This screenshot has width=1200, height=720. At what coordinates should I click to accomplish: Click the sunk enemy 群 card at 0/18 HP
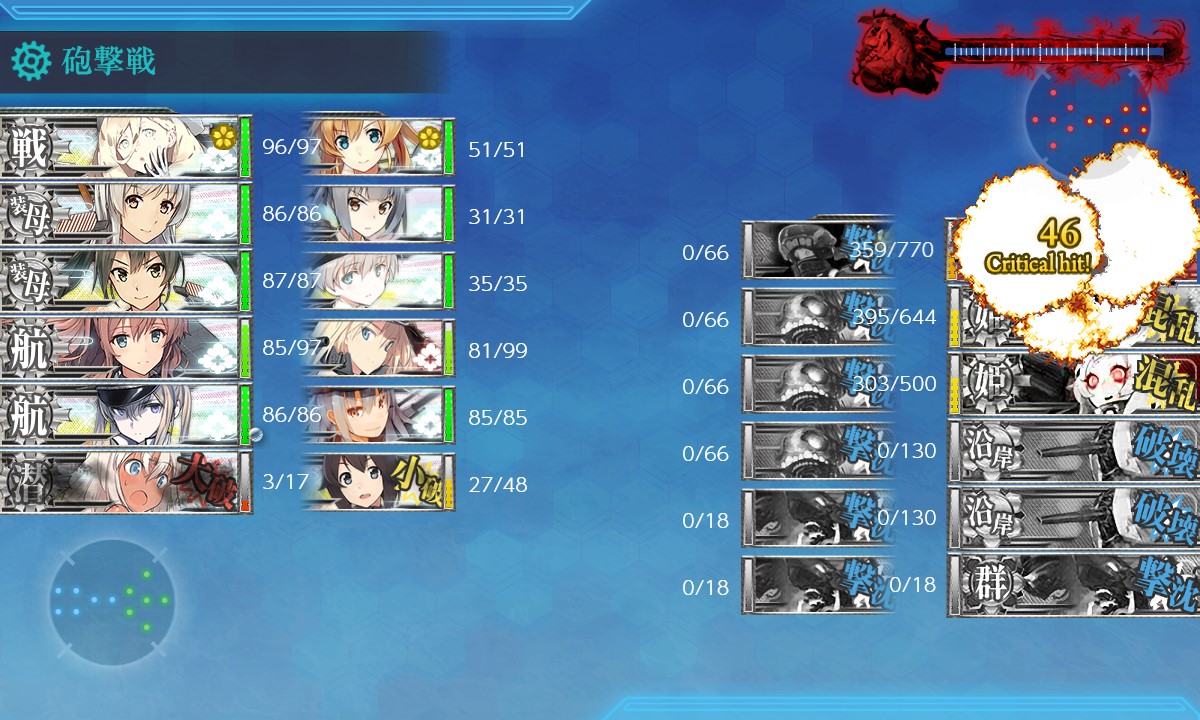[1072, 585]
